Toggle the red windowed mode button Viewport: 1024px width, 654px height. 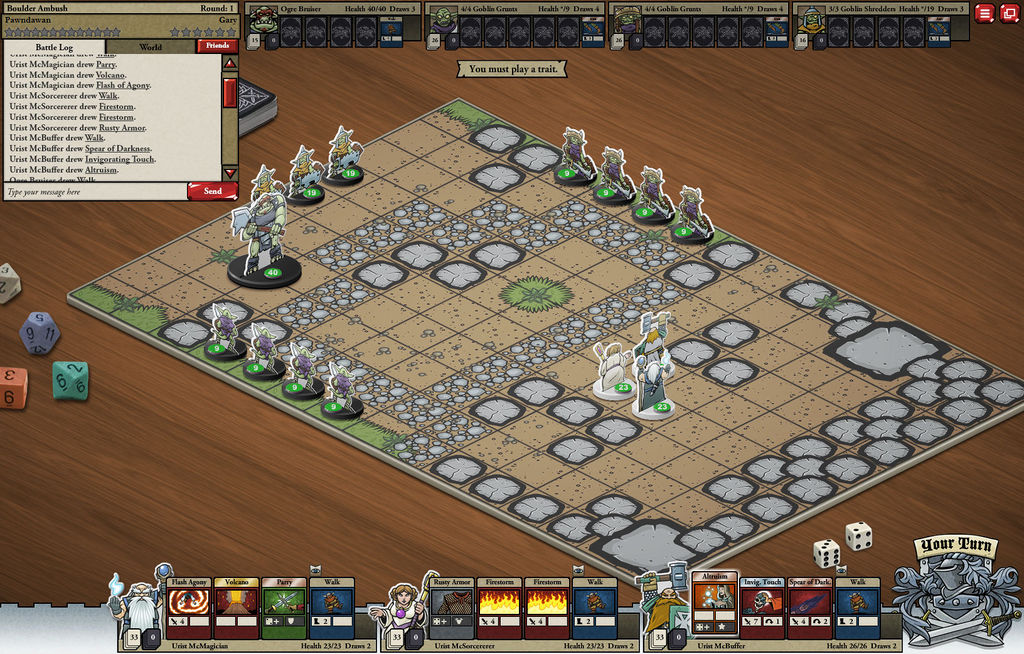click(x=1009, y=13)
